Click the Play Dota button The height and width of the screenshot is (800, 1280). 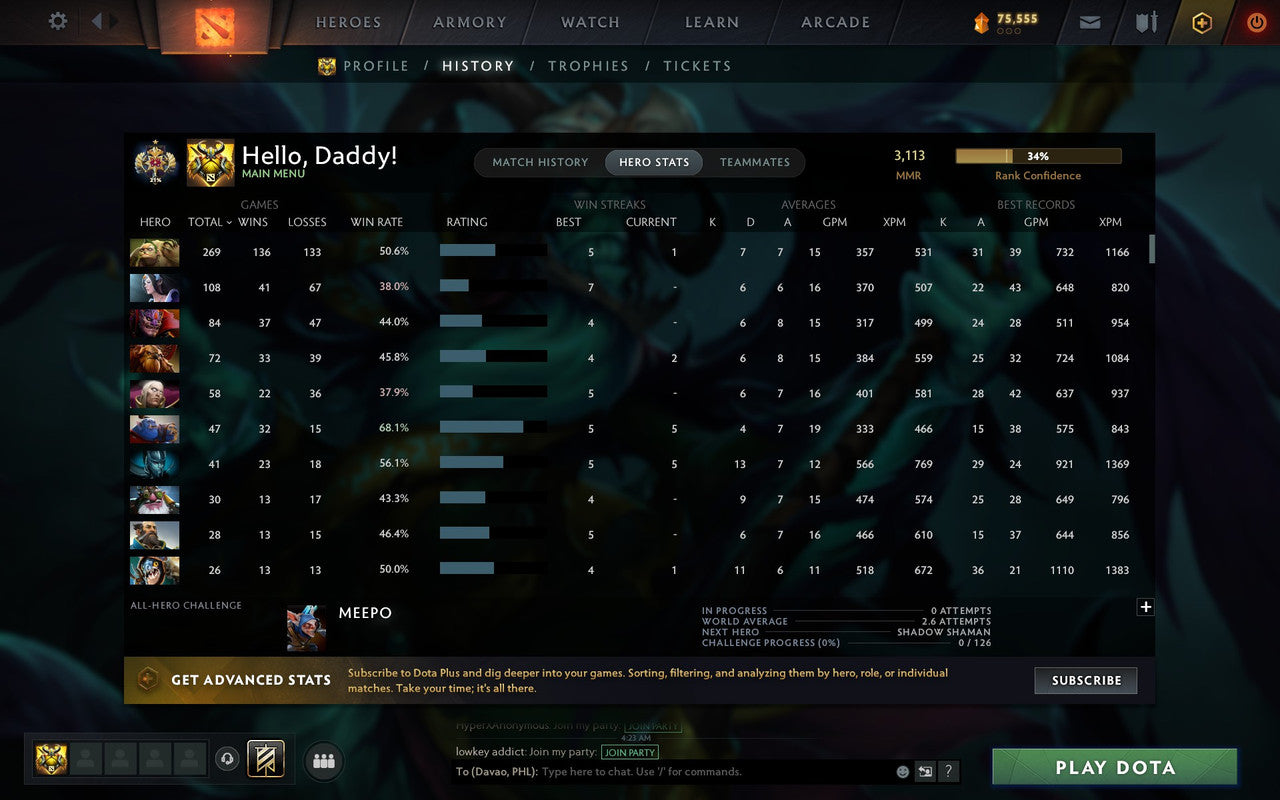point(1113,767)
